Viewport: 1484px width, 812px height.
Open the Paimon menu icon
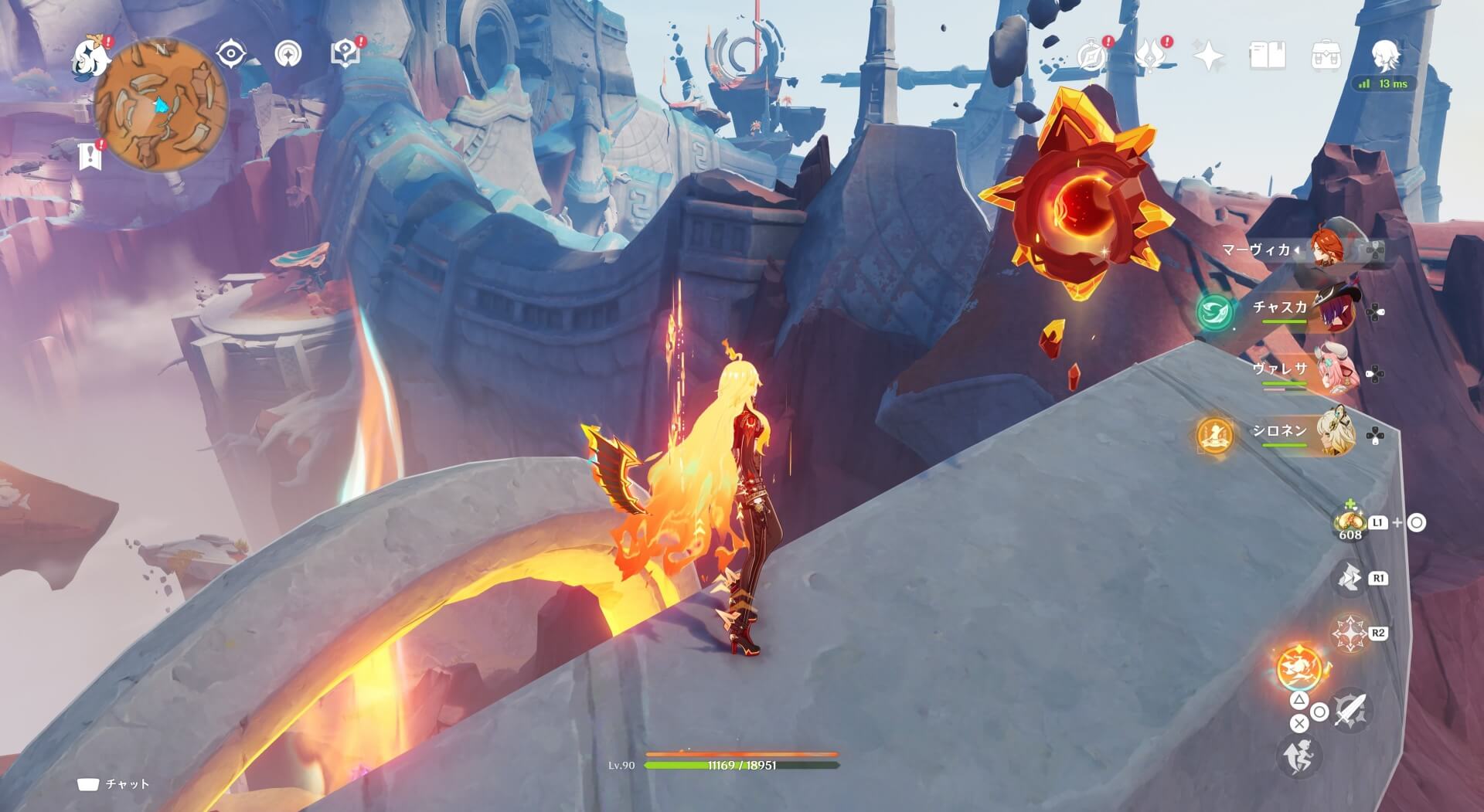[90, 57]
